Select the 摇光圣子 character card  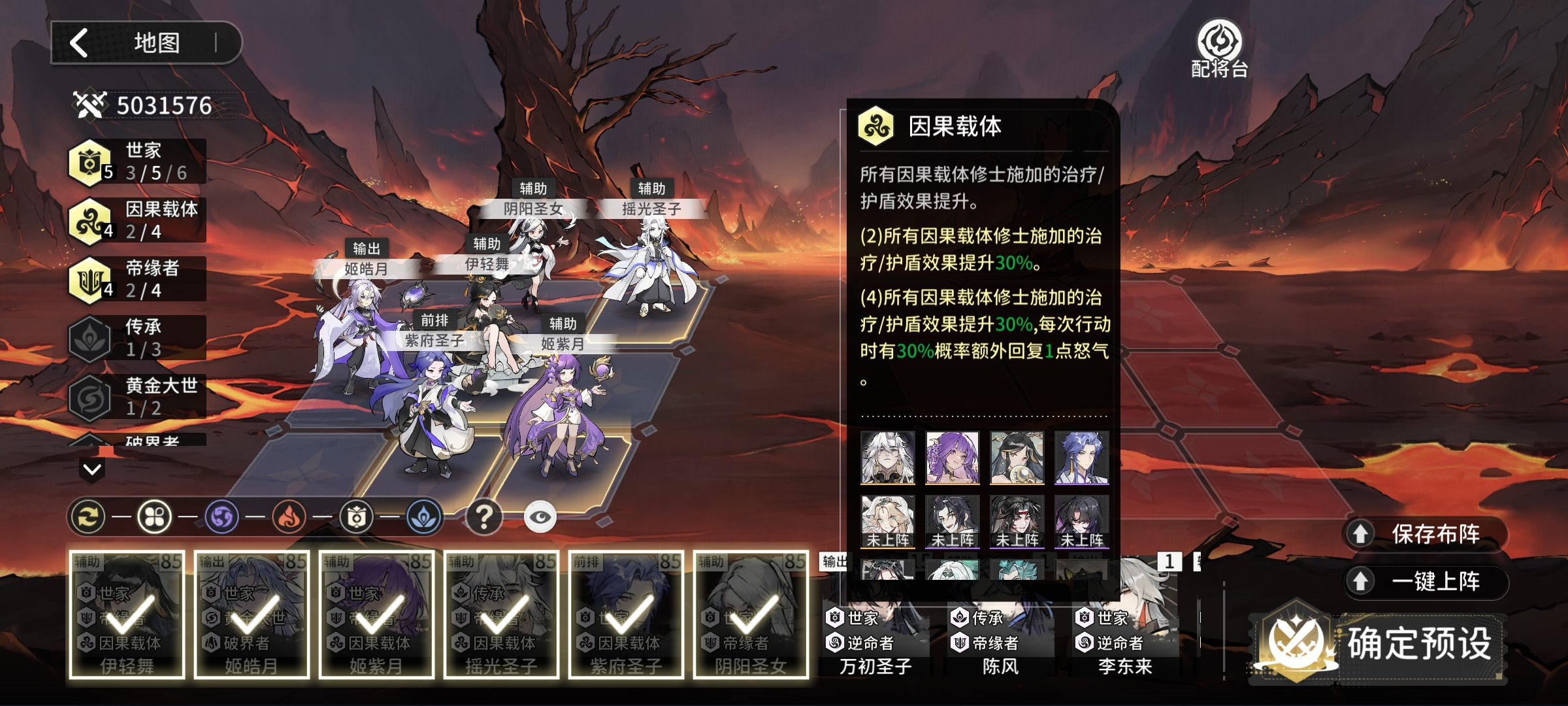501,614
